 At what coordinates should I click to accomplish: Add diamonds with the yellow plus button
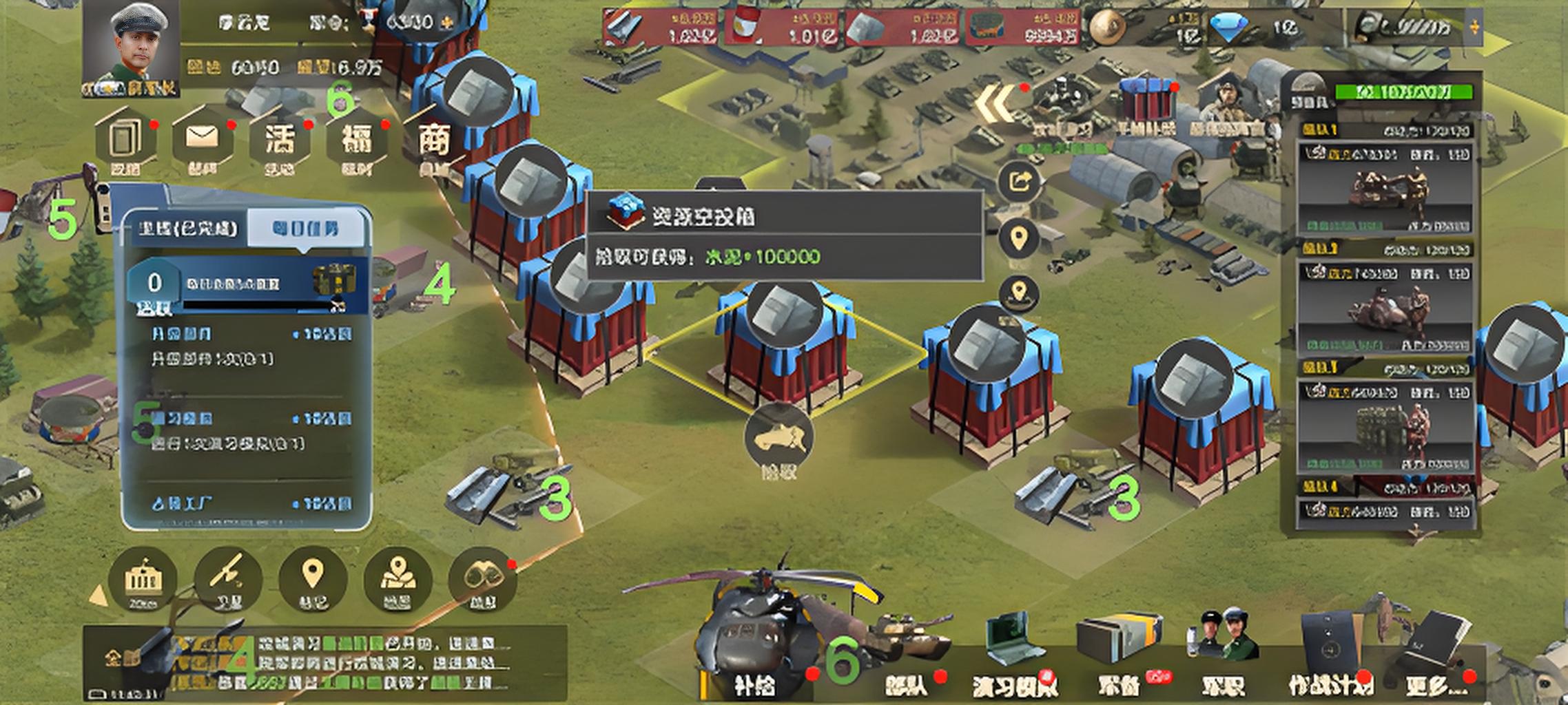1474,28
